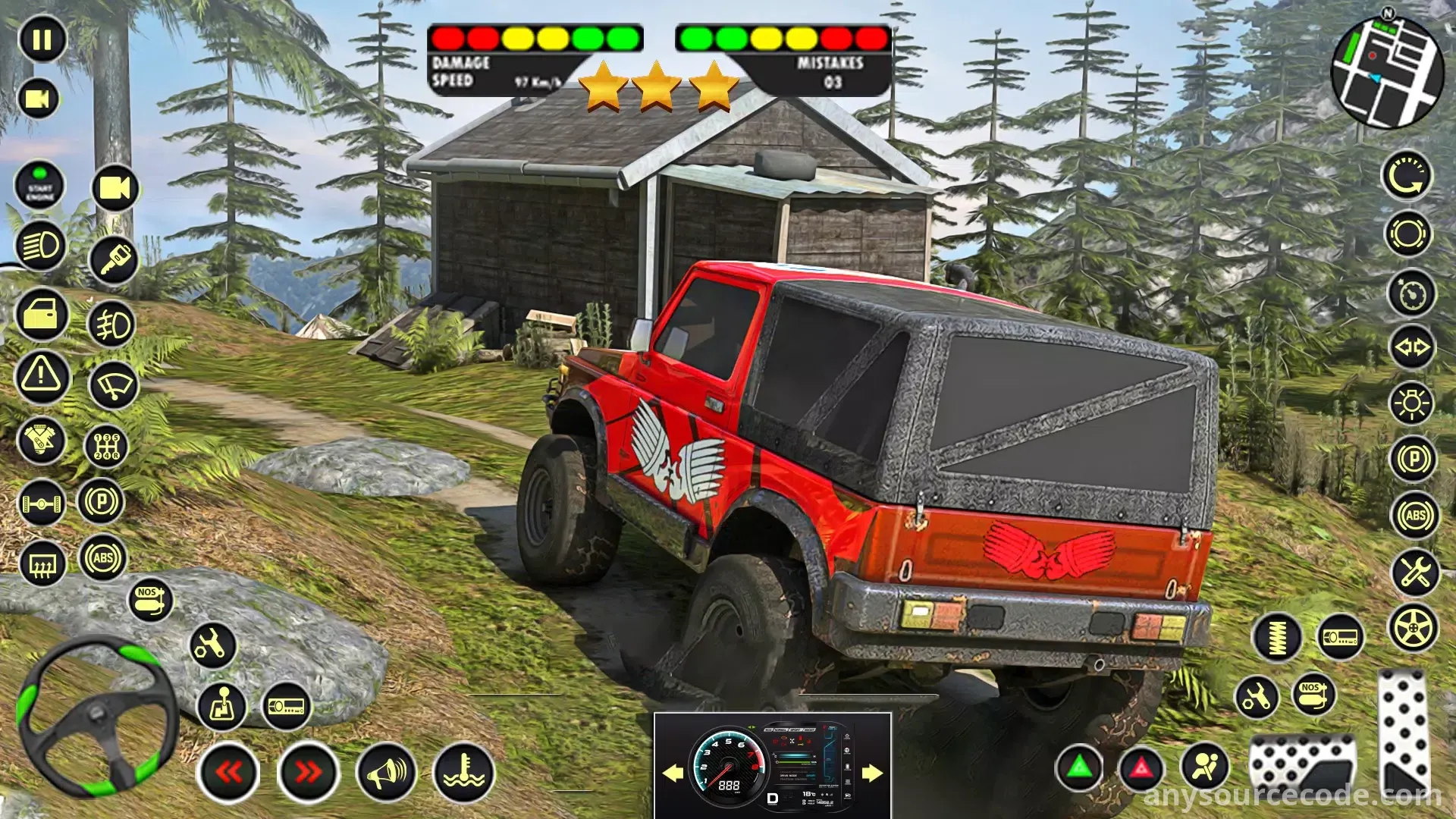Screen dimensions: 1456x819
Task: Signal left with the red double-arrow
Action: pyautogui.click(x=228, y=772)
